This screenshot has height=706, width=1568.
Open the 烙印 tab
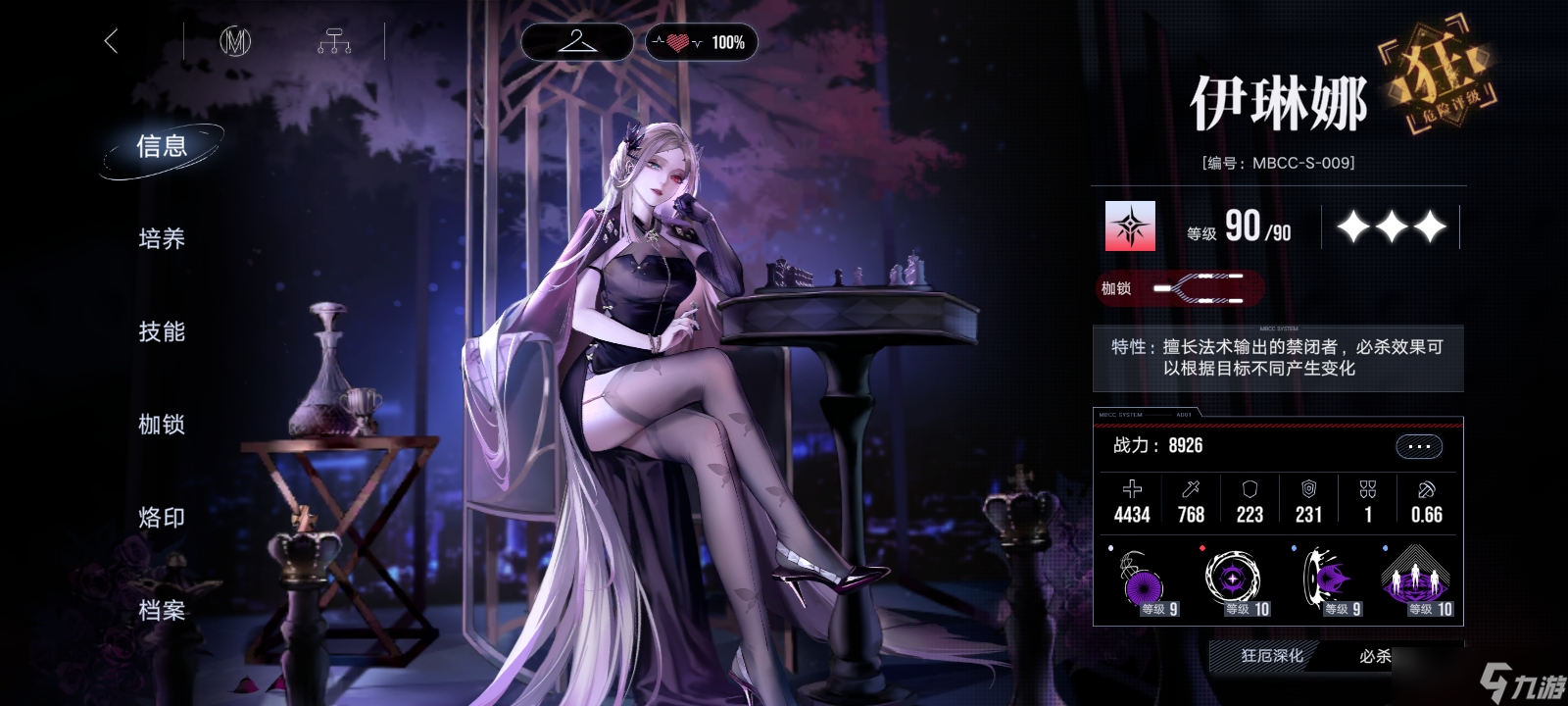coord(162,517)
